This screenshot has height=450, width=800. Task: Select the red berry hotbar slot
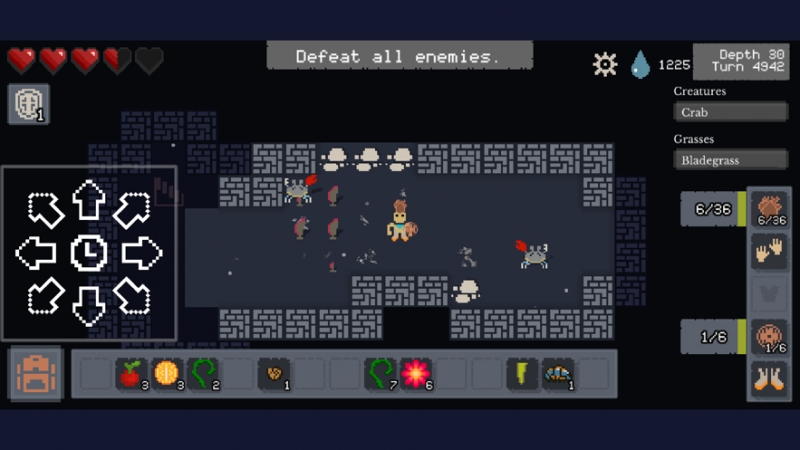(x=130, y=374)
